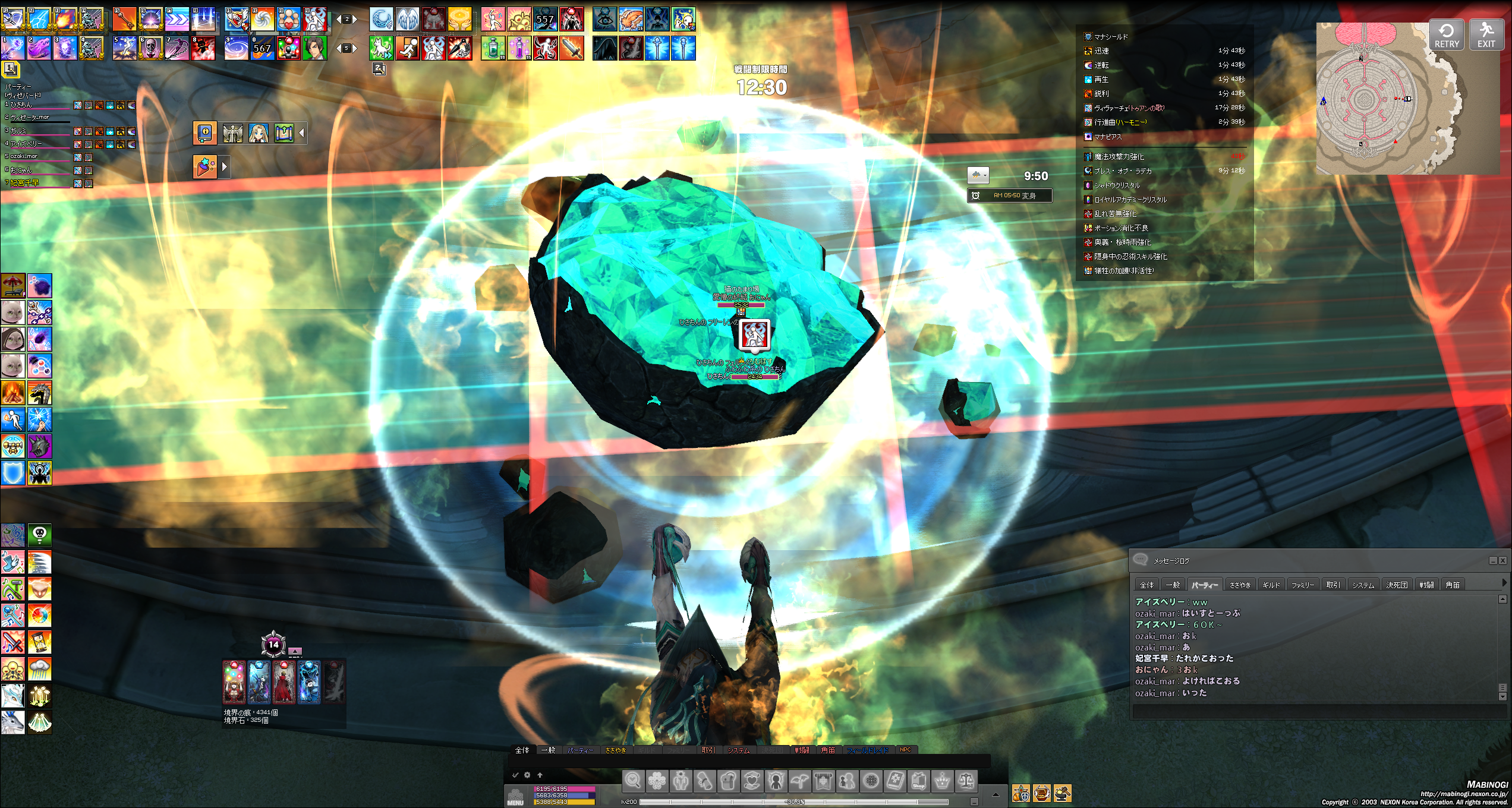The height and width of the screenshot is (808, 1512).
Task: Select the システム tab in message log
Action: (x=1363, y=585)
